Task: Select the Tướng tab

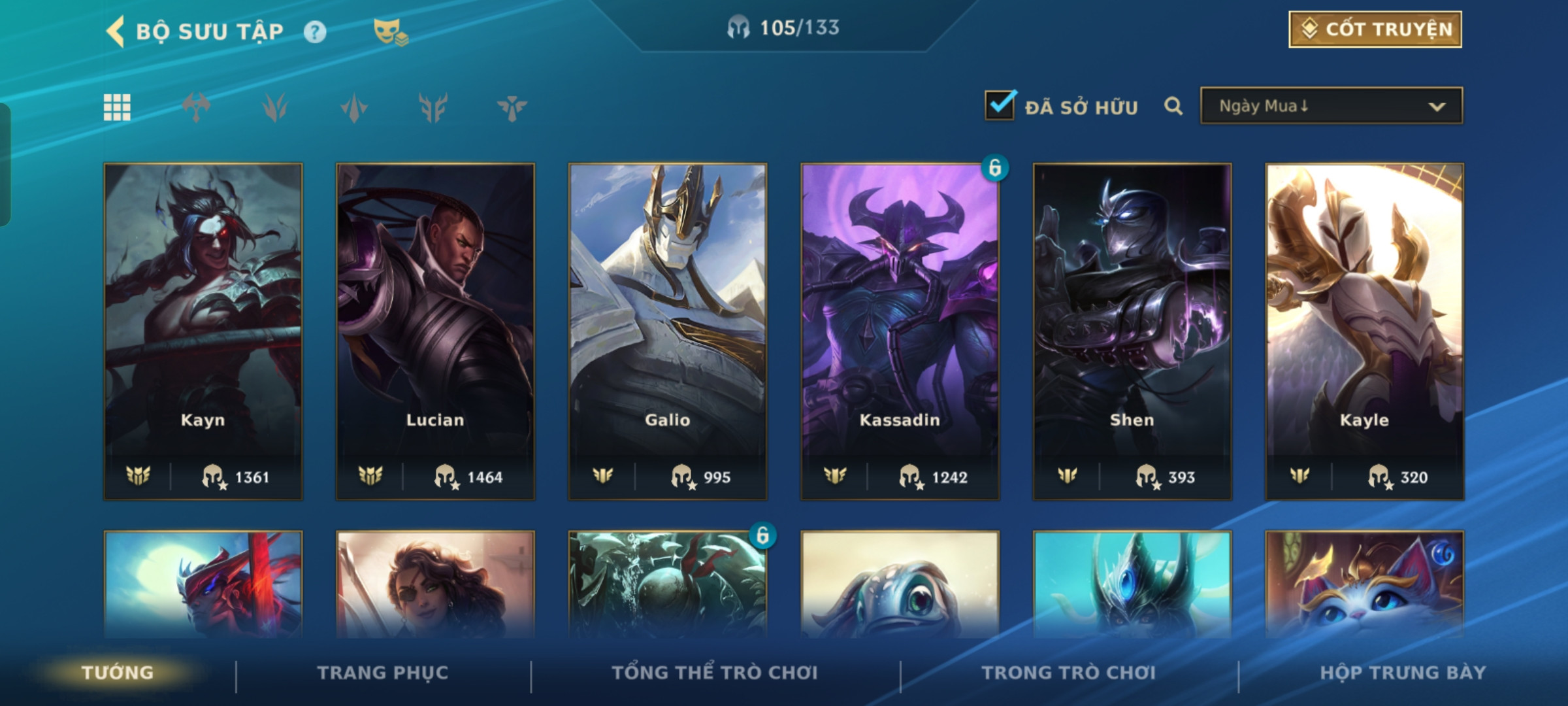Action: point(118,673)
